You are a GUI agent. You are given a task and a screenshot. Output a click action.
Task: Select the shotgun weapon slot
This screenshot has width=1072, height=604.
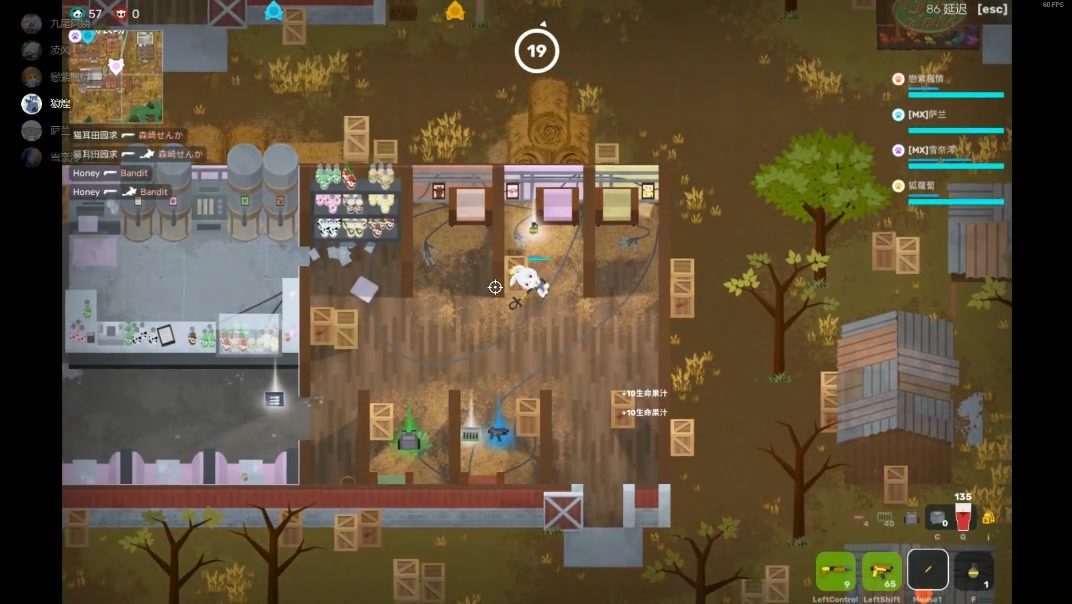coord(836,571)
